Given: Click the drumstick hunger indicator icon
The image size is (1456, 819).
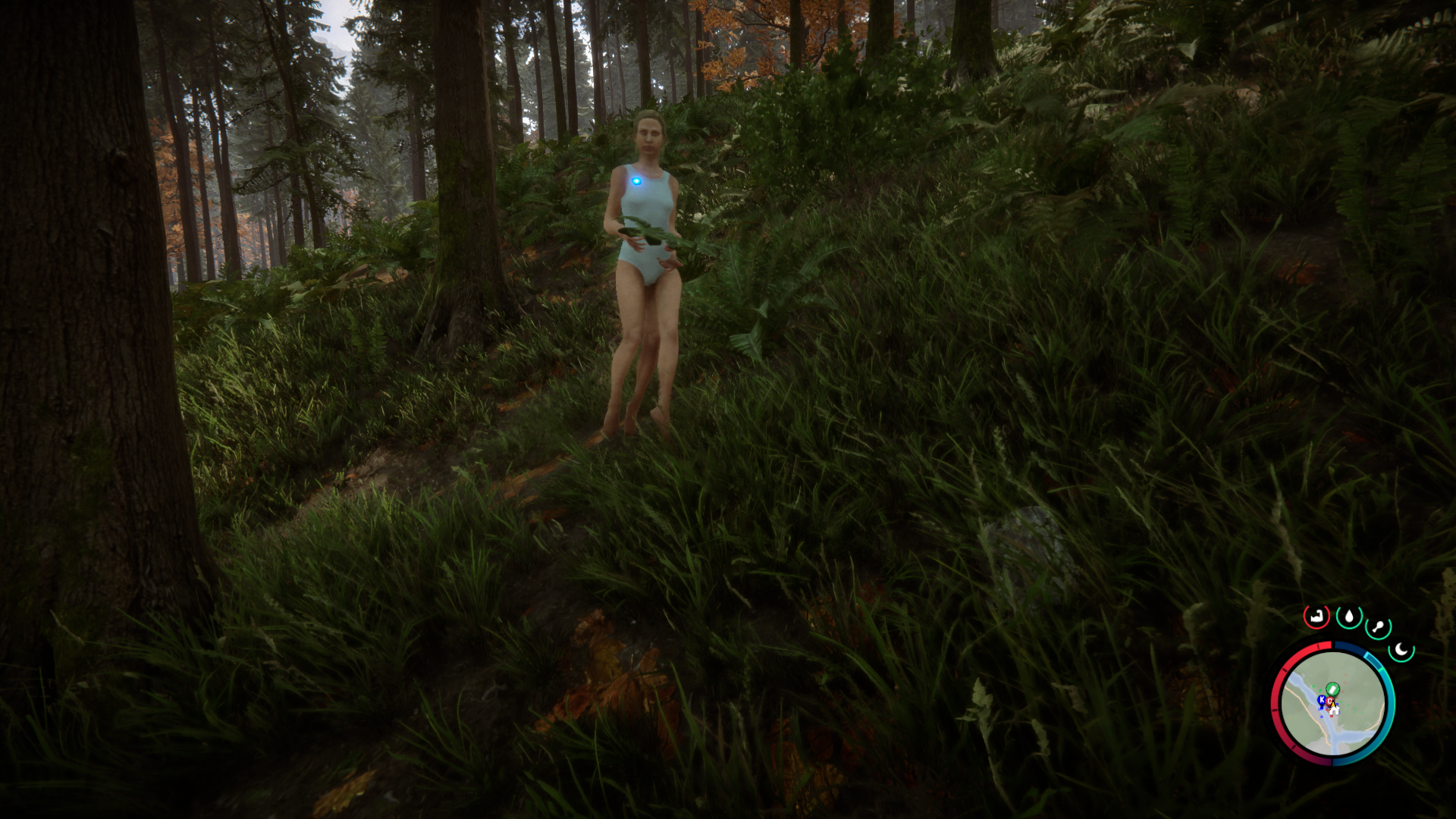Looking at the screenshot, I should 1378,626.
